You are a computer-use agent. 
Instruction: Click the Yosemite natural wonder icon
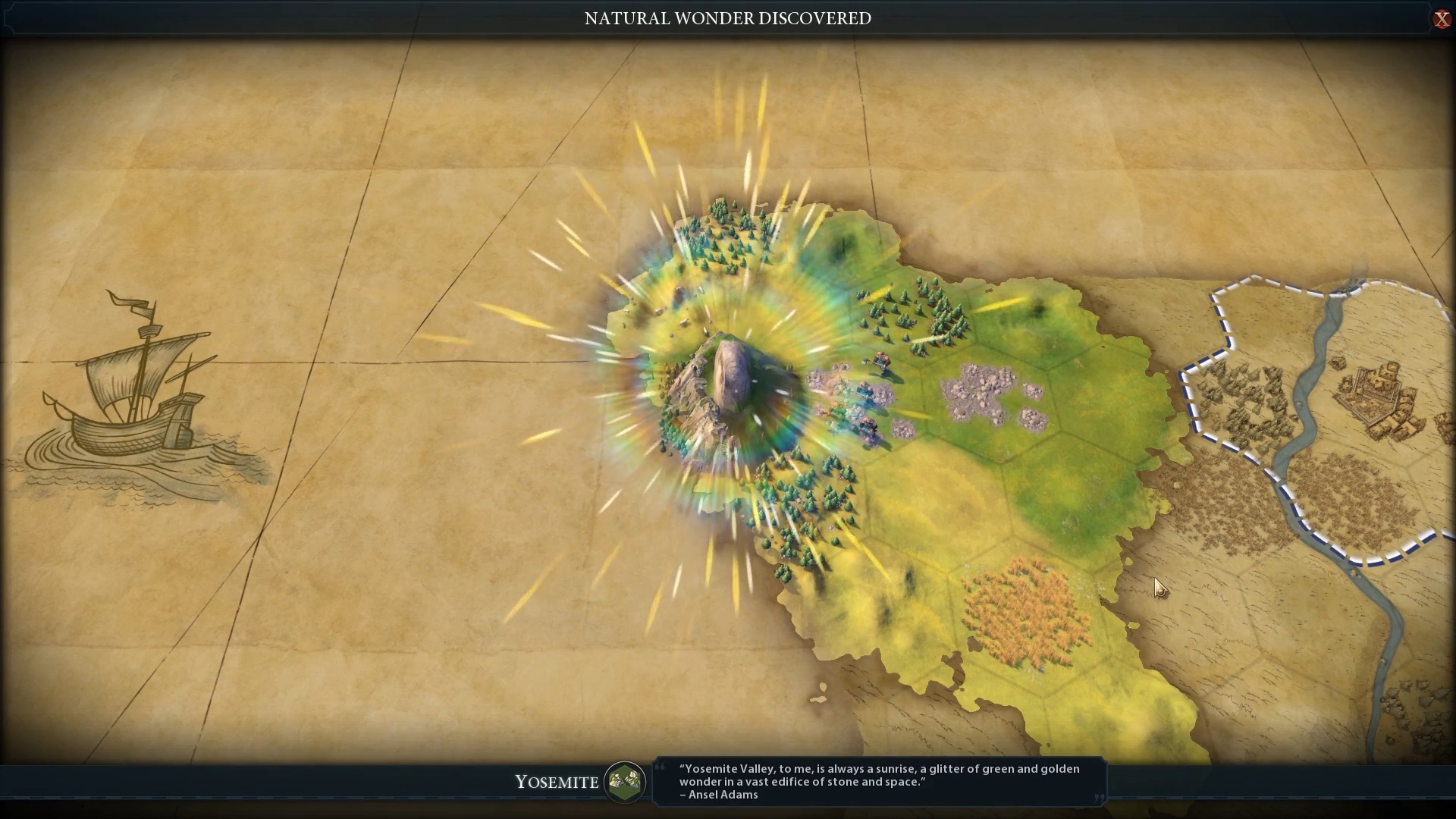625,781
